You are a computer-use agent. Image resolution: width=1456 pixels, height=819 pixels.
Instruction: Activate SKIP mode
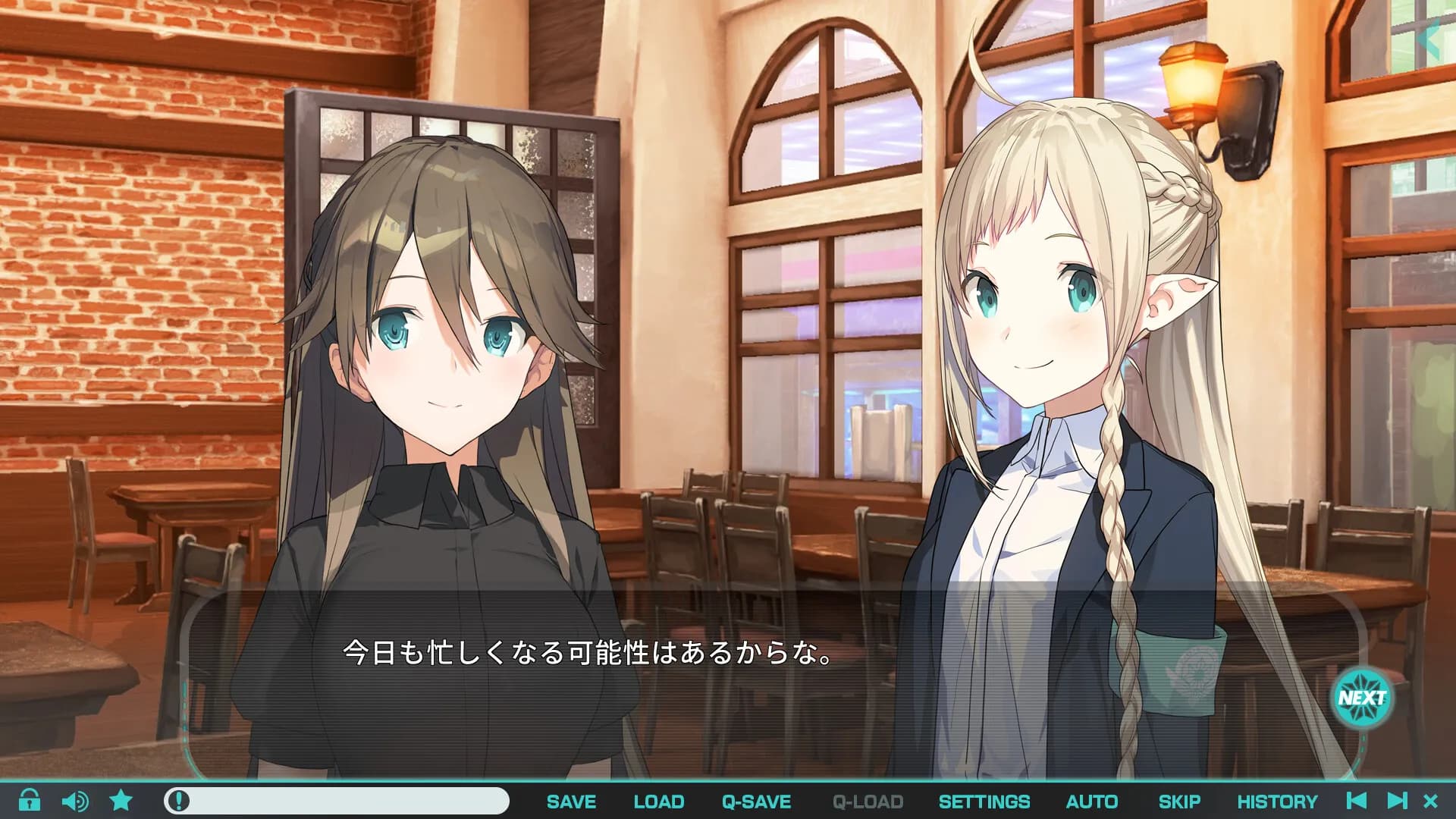point(1178,802)
